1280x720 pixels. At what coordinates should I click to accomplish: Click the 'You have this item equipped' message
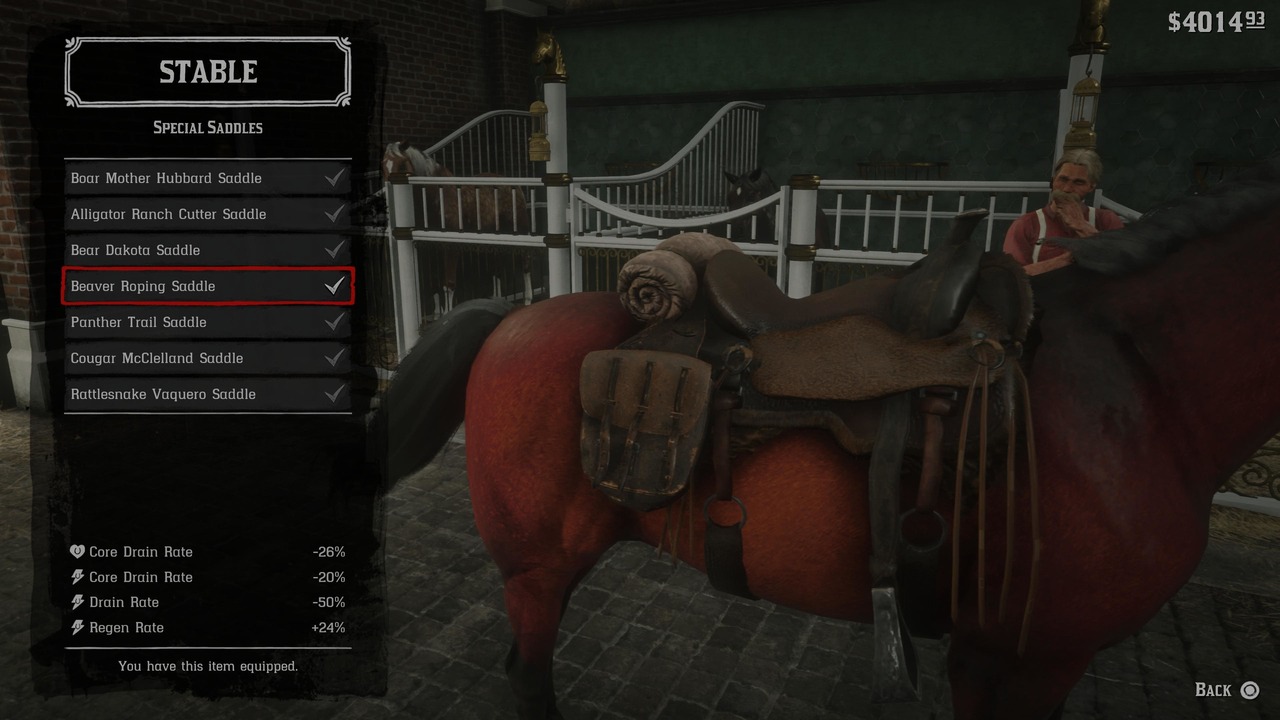(208, 666)
